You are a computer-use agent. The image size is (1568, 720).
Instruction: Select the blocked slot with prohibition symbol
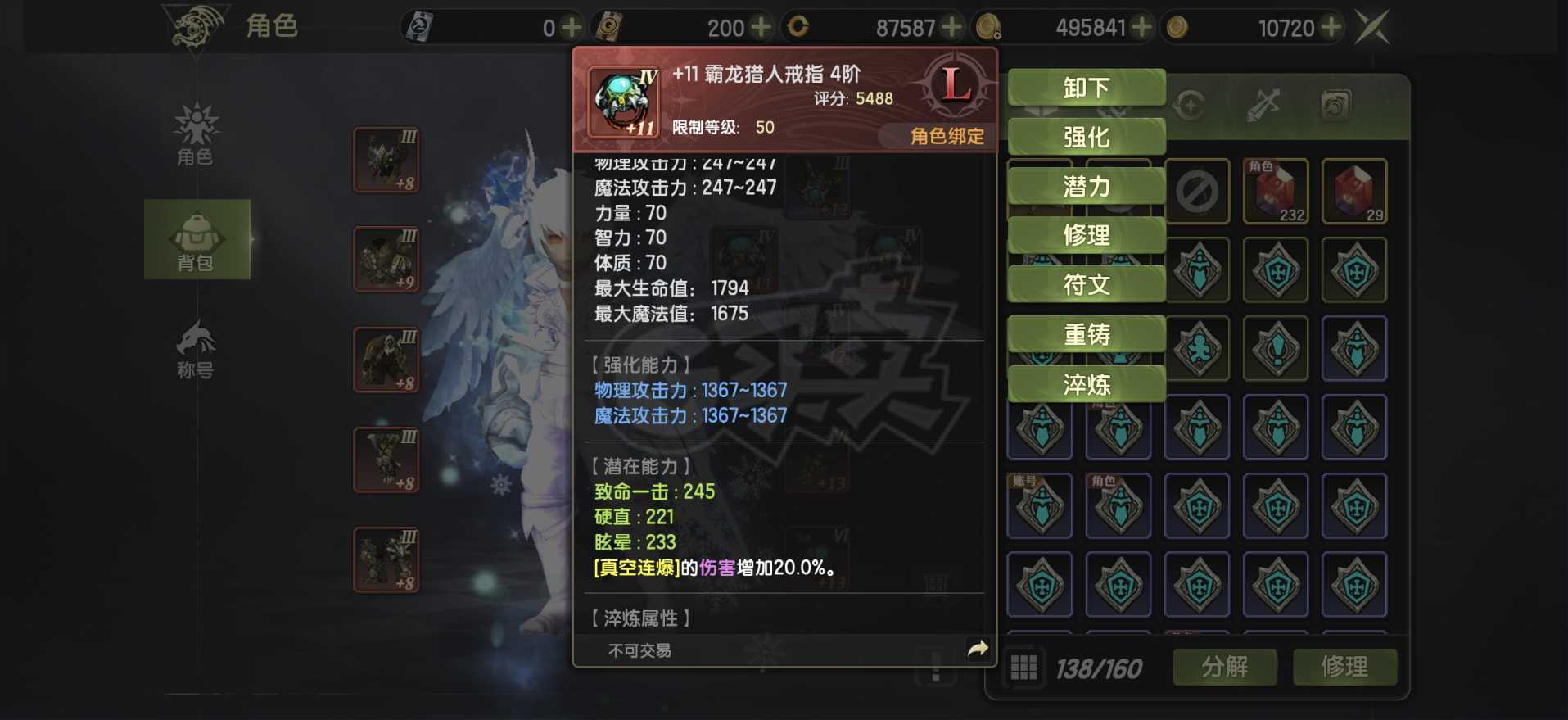[x=1197, y=191]
